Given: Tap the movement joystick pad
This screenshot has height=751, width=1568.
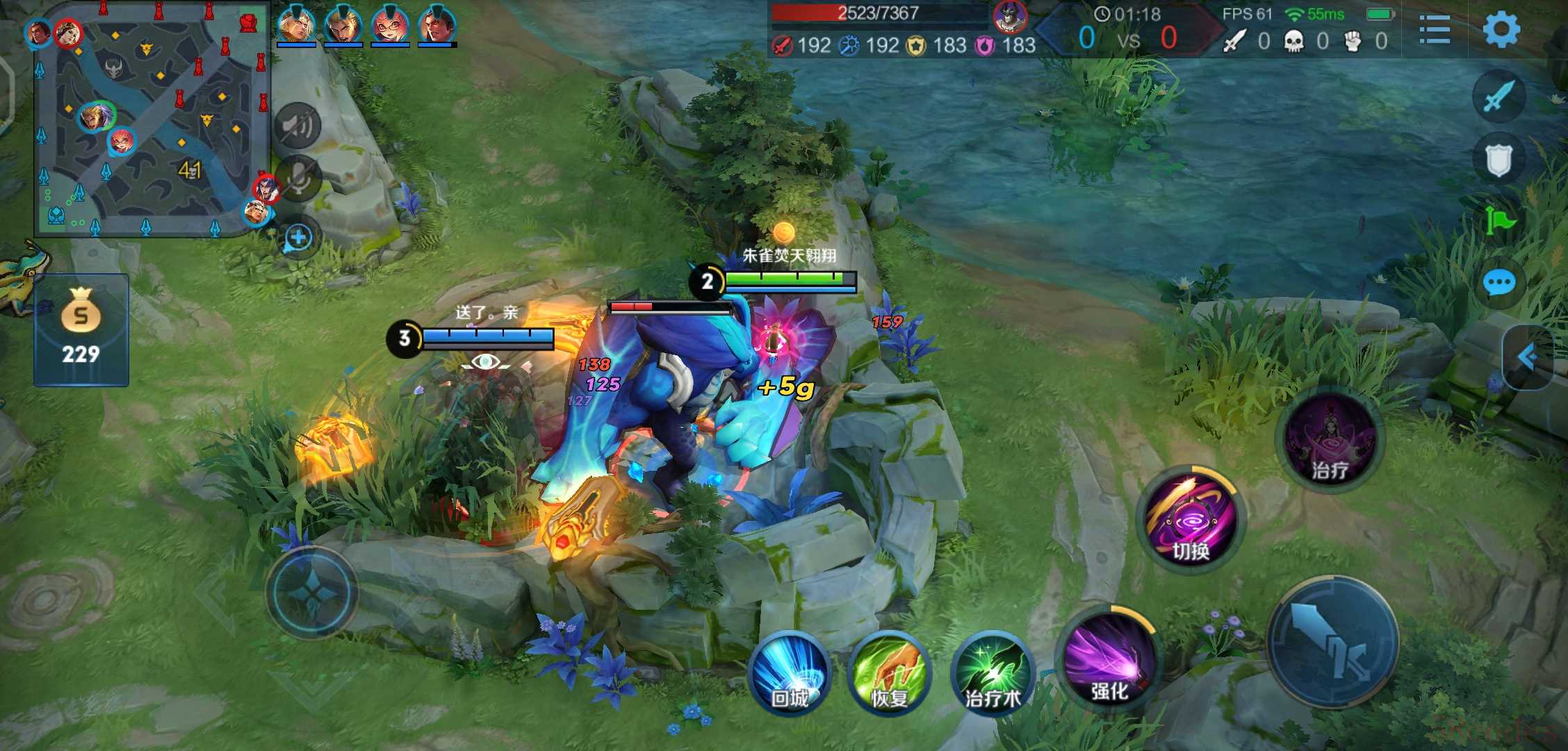Looking at the screenshot, I should click(311, 591).
